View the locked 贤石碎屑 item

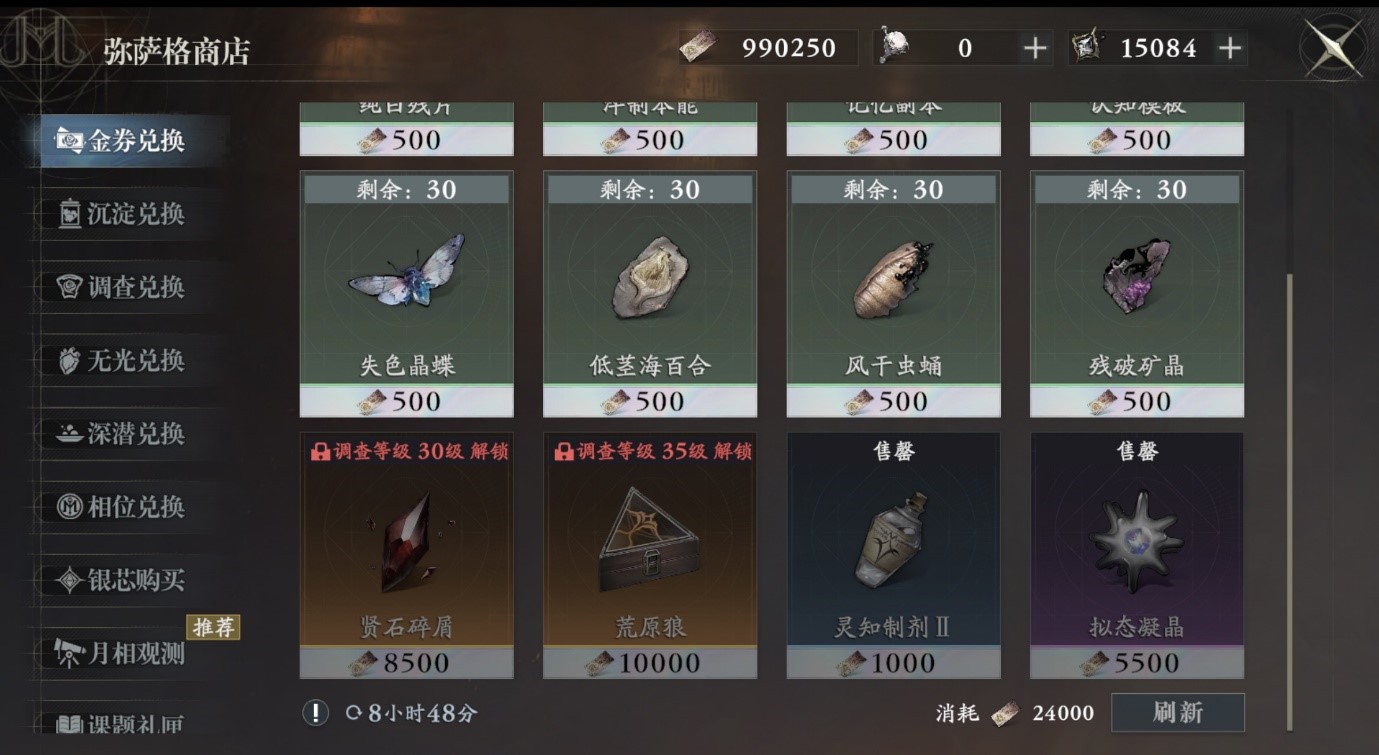coord(406,555)
